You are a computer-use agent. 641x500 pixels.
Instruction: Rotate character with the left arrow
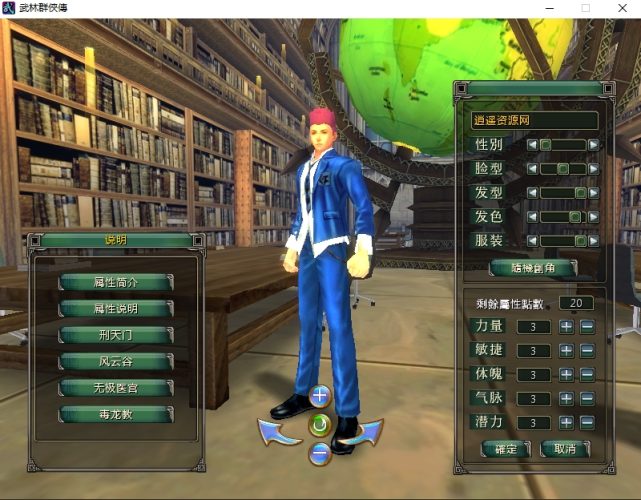(x=279, y=431)
